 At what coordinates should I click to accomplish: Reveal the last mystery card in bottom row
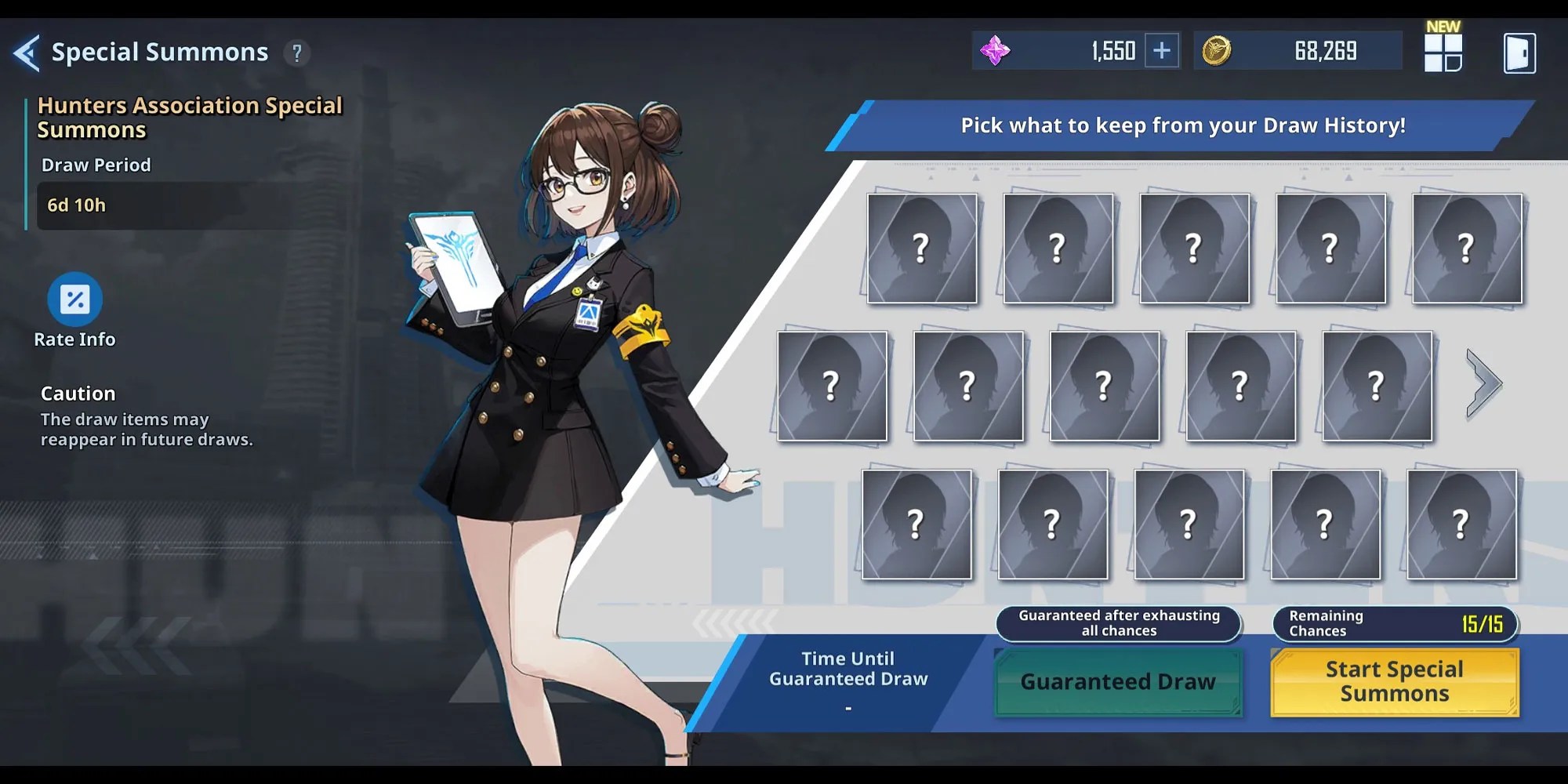pos(1460,524)
